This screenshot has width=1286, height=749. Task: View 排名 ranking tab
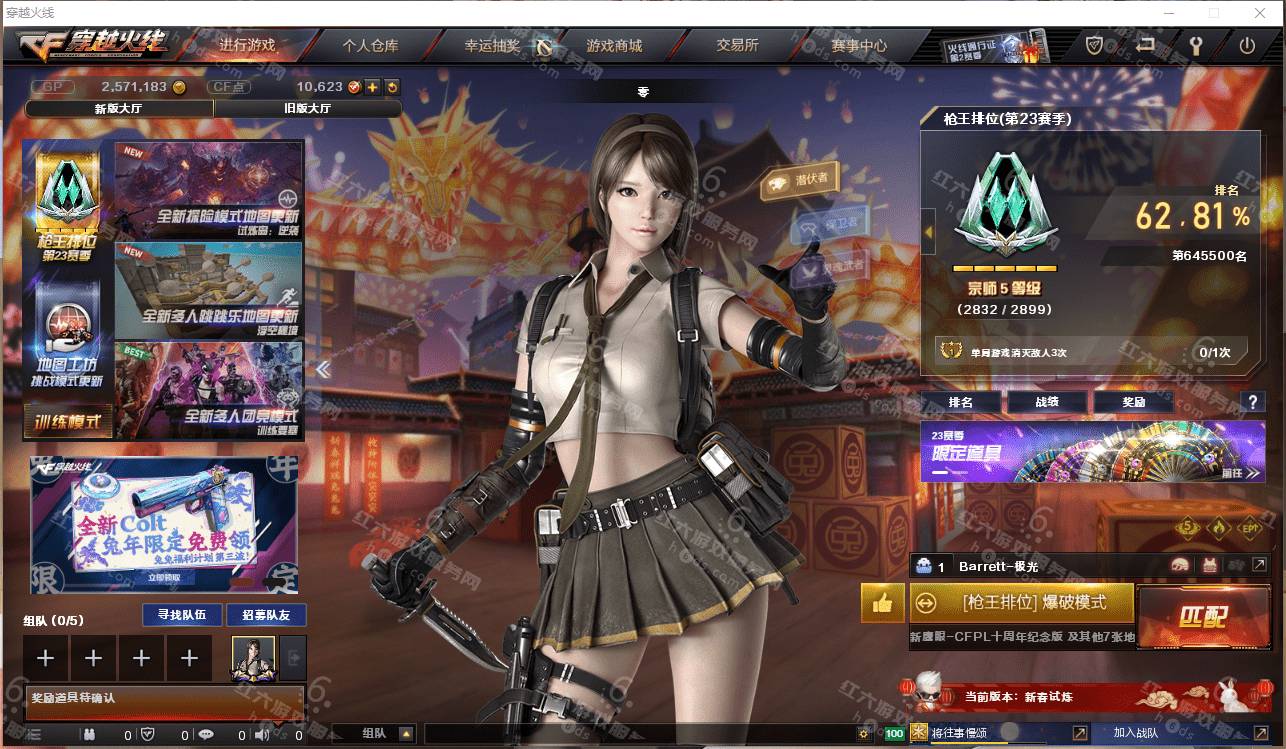click(960, 402)
